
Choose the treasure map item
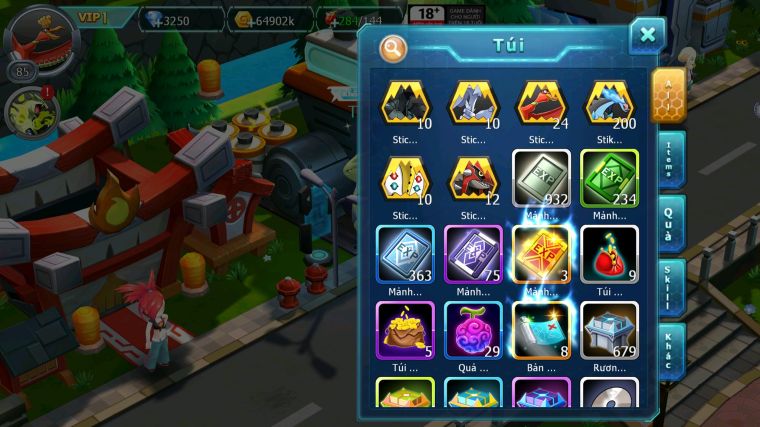pyautogui.click(x=541, y=330)
